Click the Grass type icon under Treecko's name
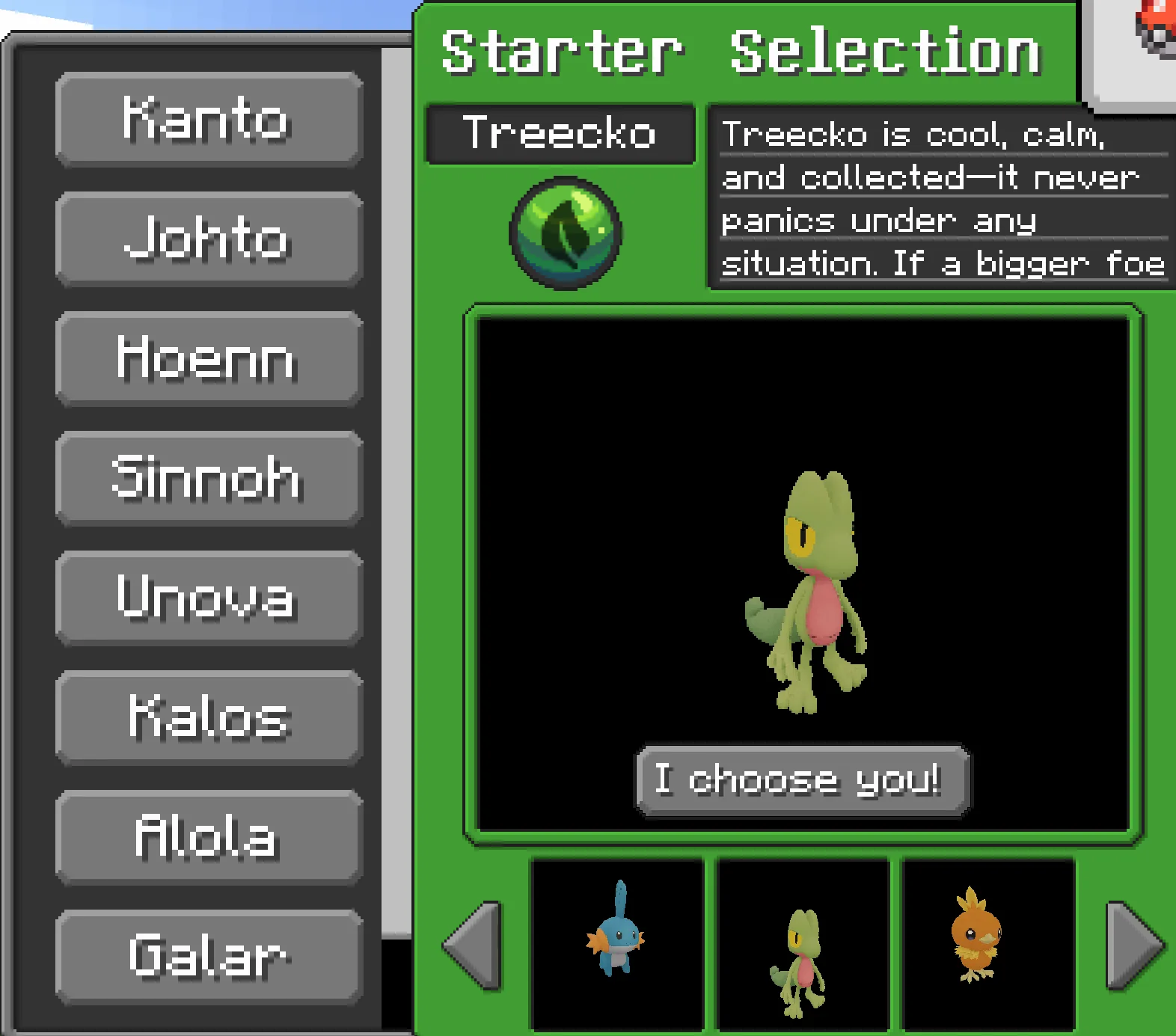 (565, 232)
